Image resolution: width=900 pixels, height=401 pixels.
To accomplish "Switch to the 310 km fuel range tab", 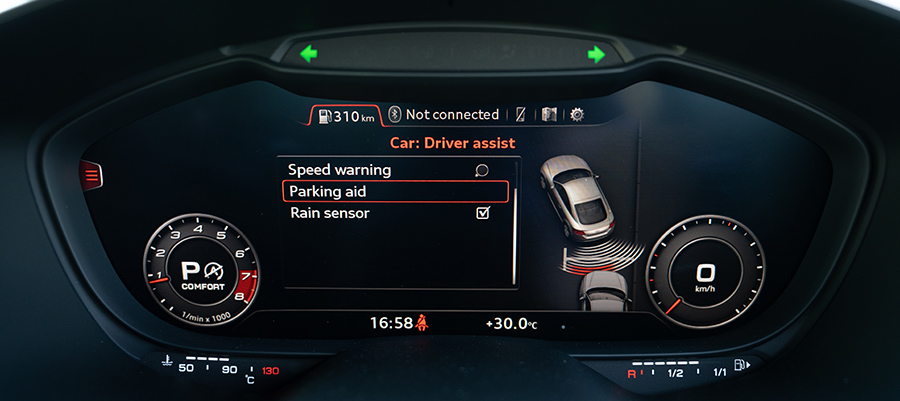I will [x=345, y=115].
